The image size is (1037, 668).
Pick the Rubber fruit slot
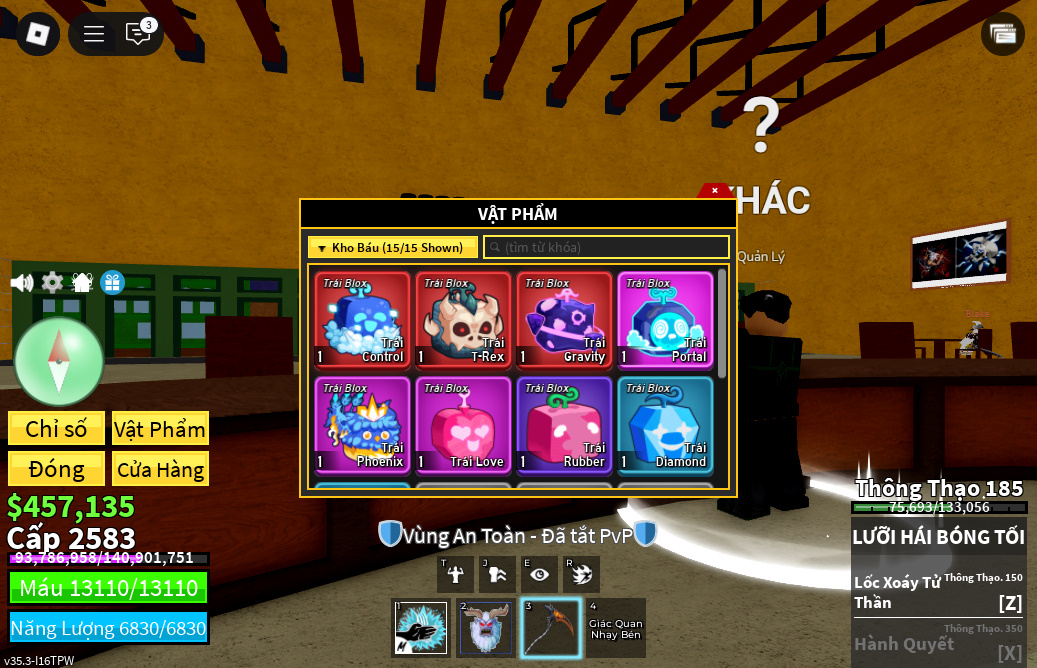pos(564,424)
